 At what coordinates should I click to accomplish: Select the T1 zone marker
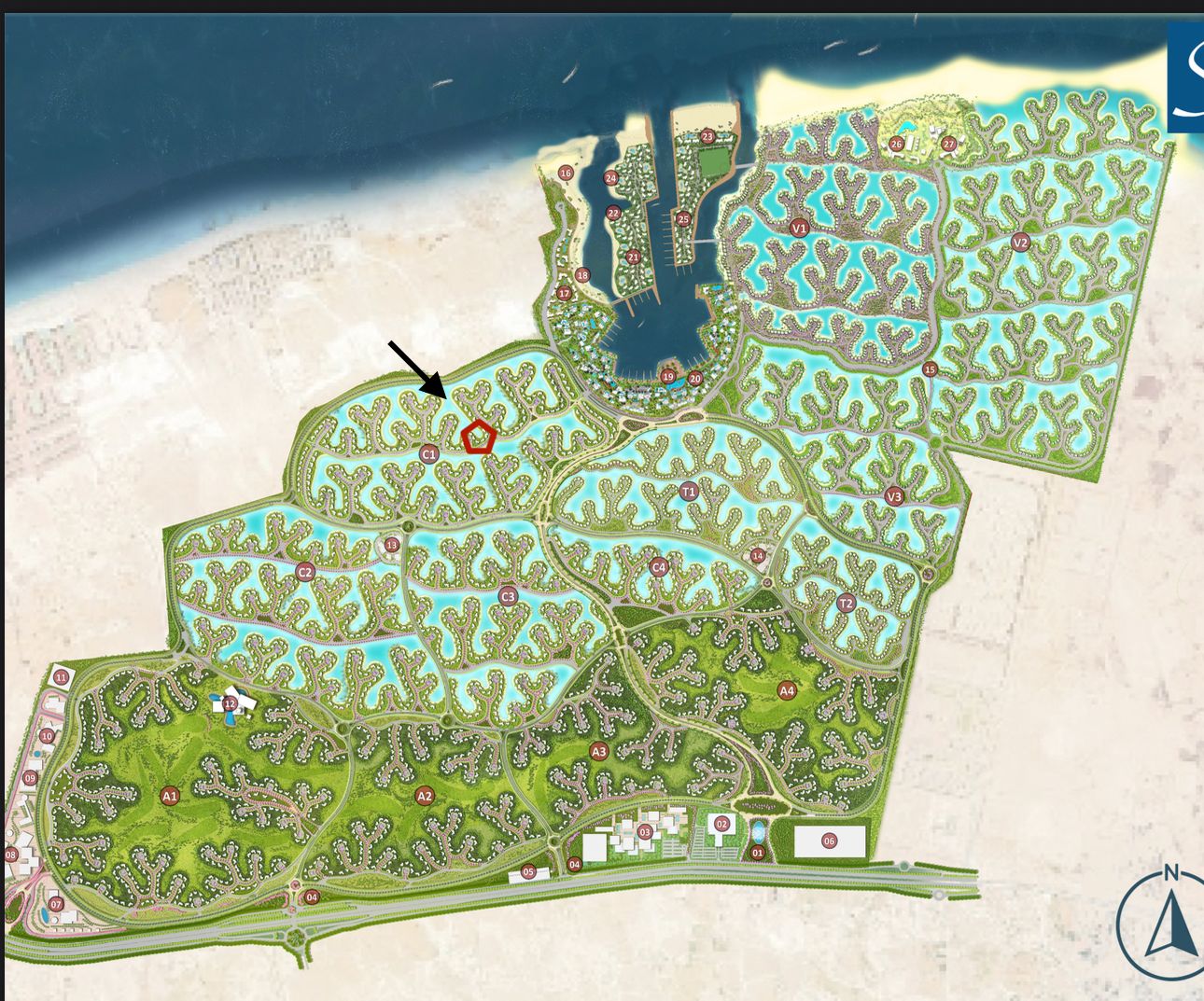(x=689, y=491)
